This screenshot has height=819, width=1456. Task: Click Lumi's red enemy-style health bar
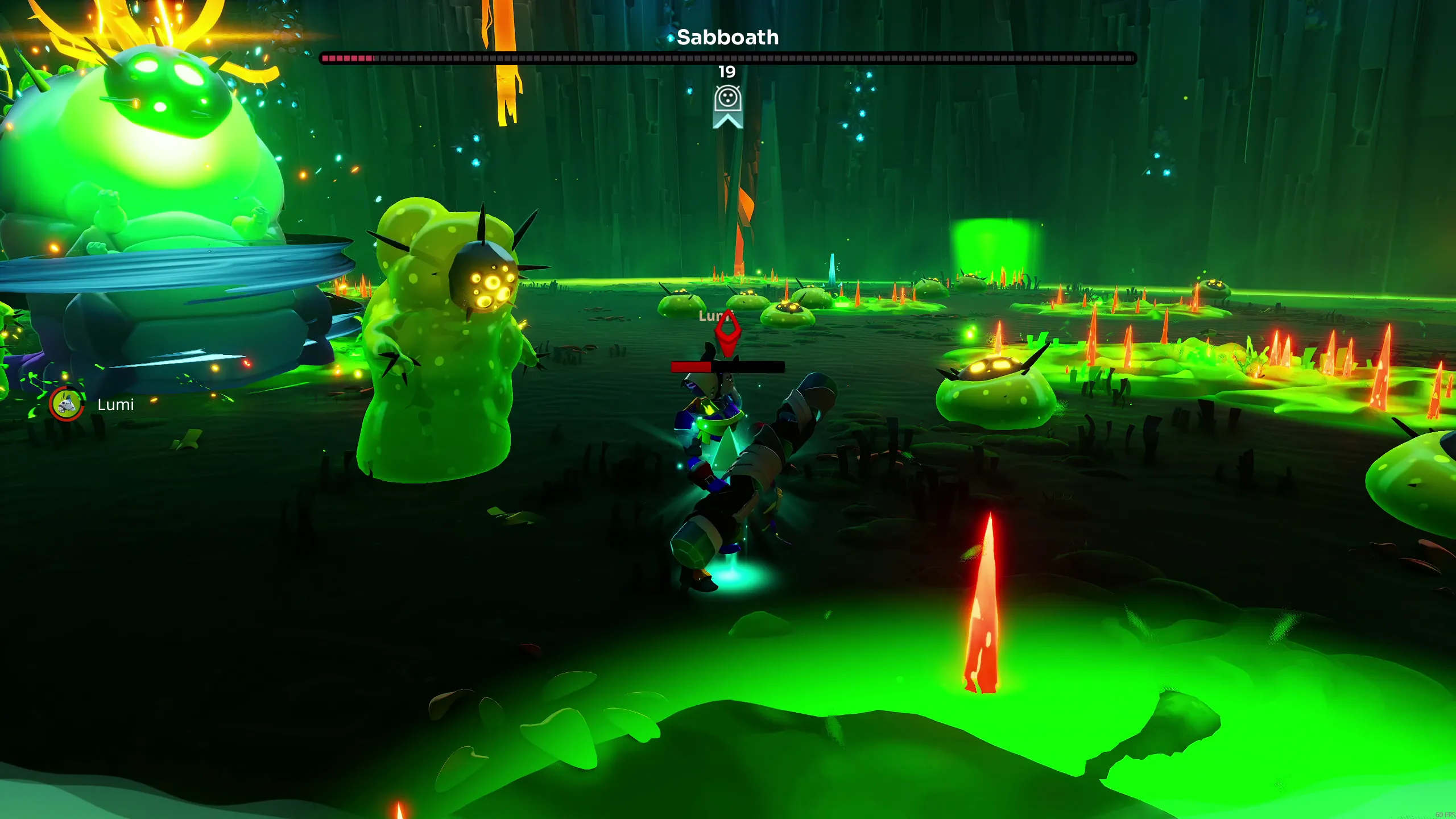(729, 367)
